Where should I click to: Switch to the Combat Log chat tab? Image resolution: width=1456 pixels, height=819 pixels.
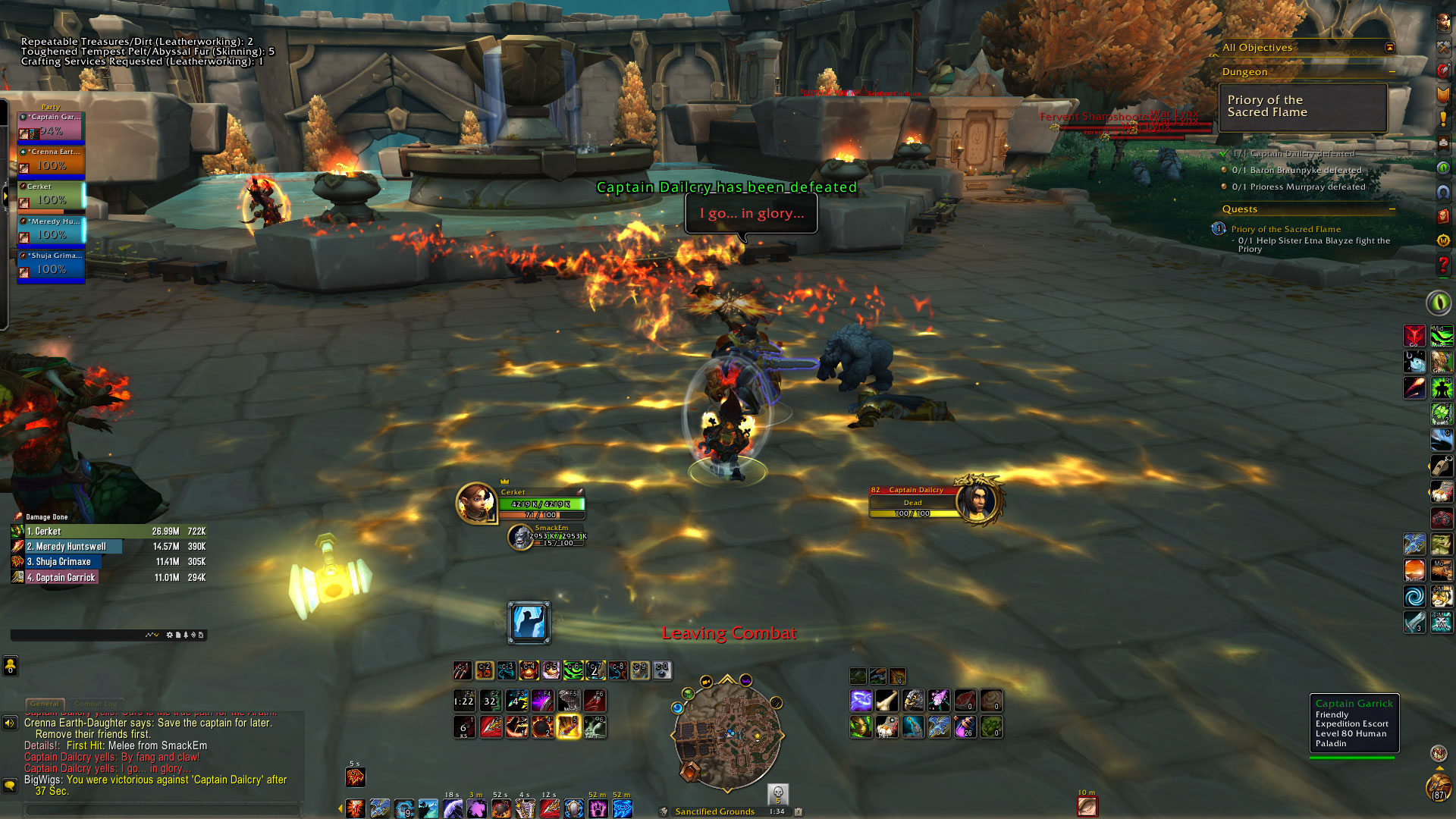pyautogui.click(x=96, y=704)
